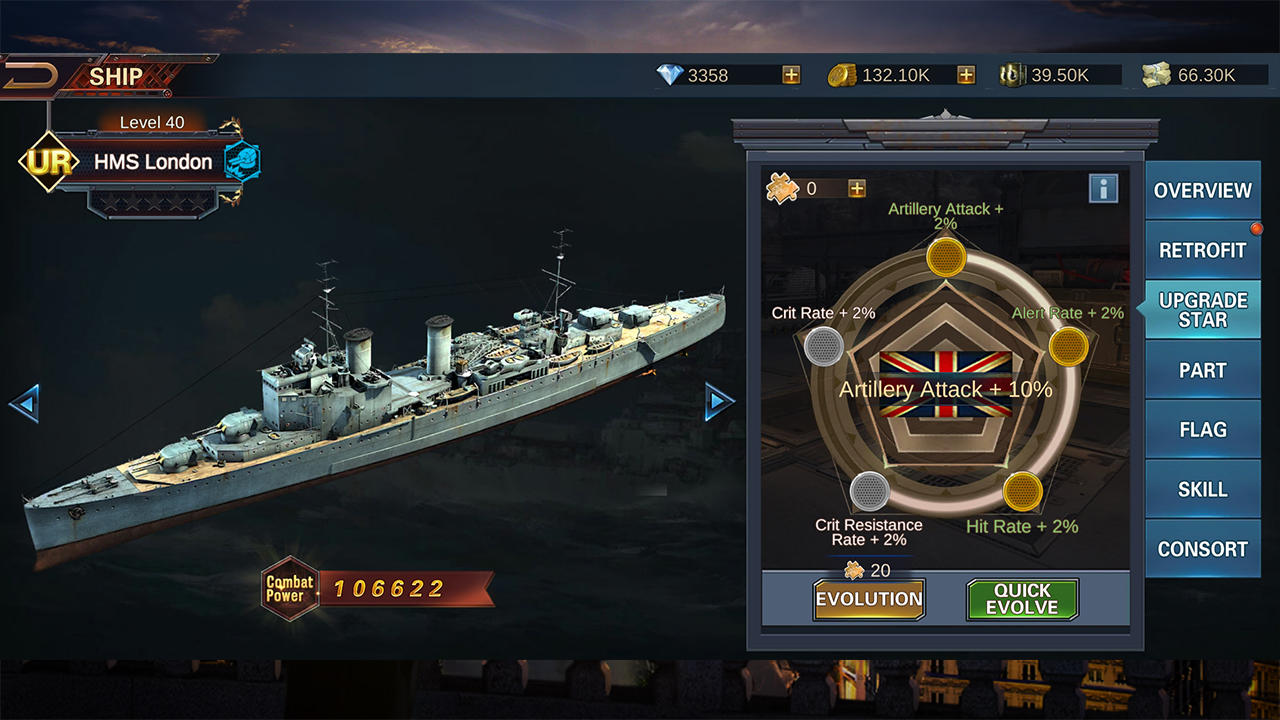Go back using the return arrow
The height and width of the screenshot is (720, 1280).
pyautogui.click(x=28, y=78)
